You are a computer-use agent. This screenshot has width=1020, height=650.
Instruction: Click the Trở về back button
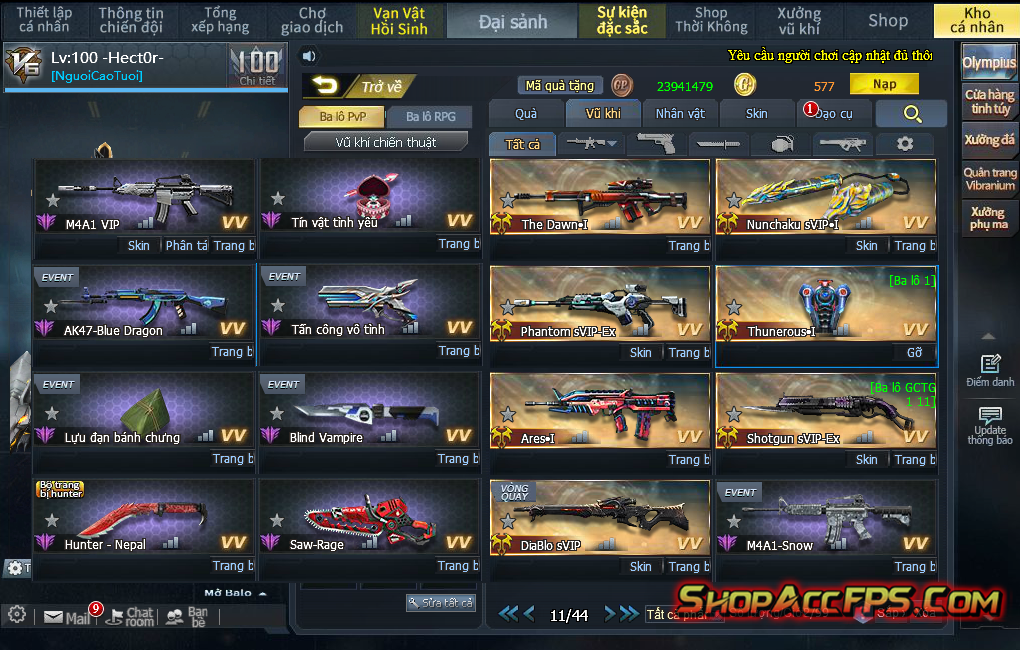coord(360,87)
